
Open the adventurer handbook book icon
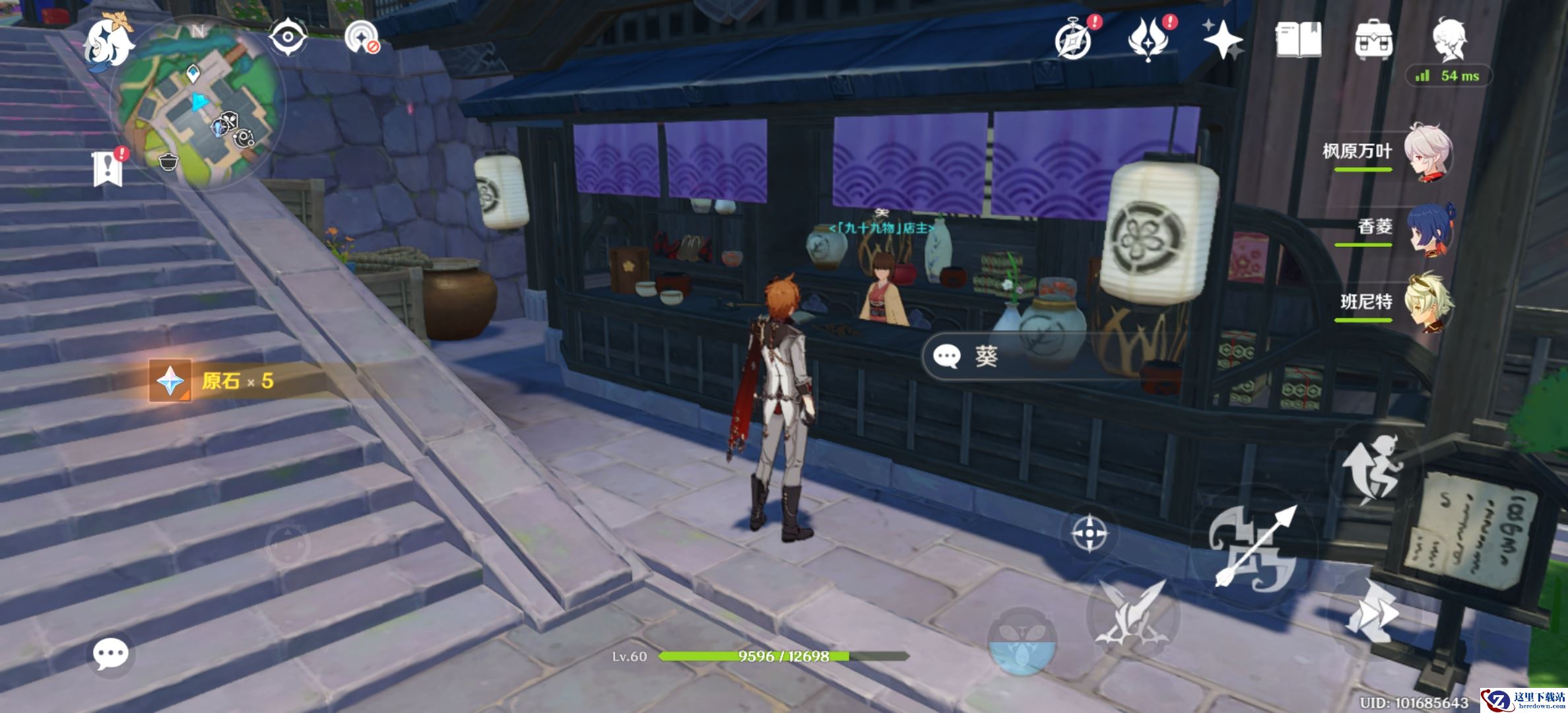(x=1298, y=40)
